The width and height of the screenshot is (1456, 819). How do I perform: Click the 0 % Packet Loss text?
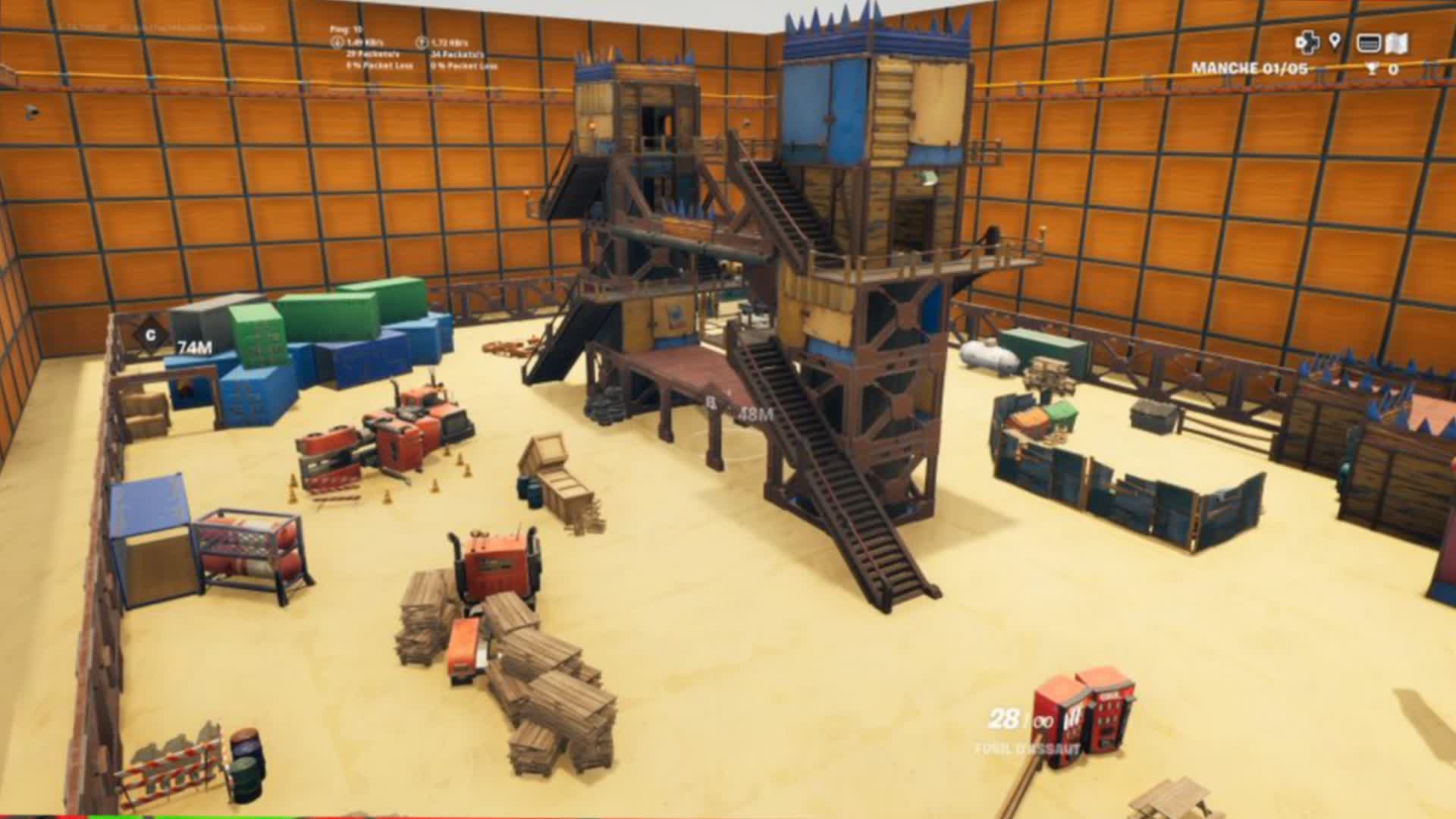click(x=381, y=66)
